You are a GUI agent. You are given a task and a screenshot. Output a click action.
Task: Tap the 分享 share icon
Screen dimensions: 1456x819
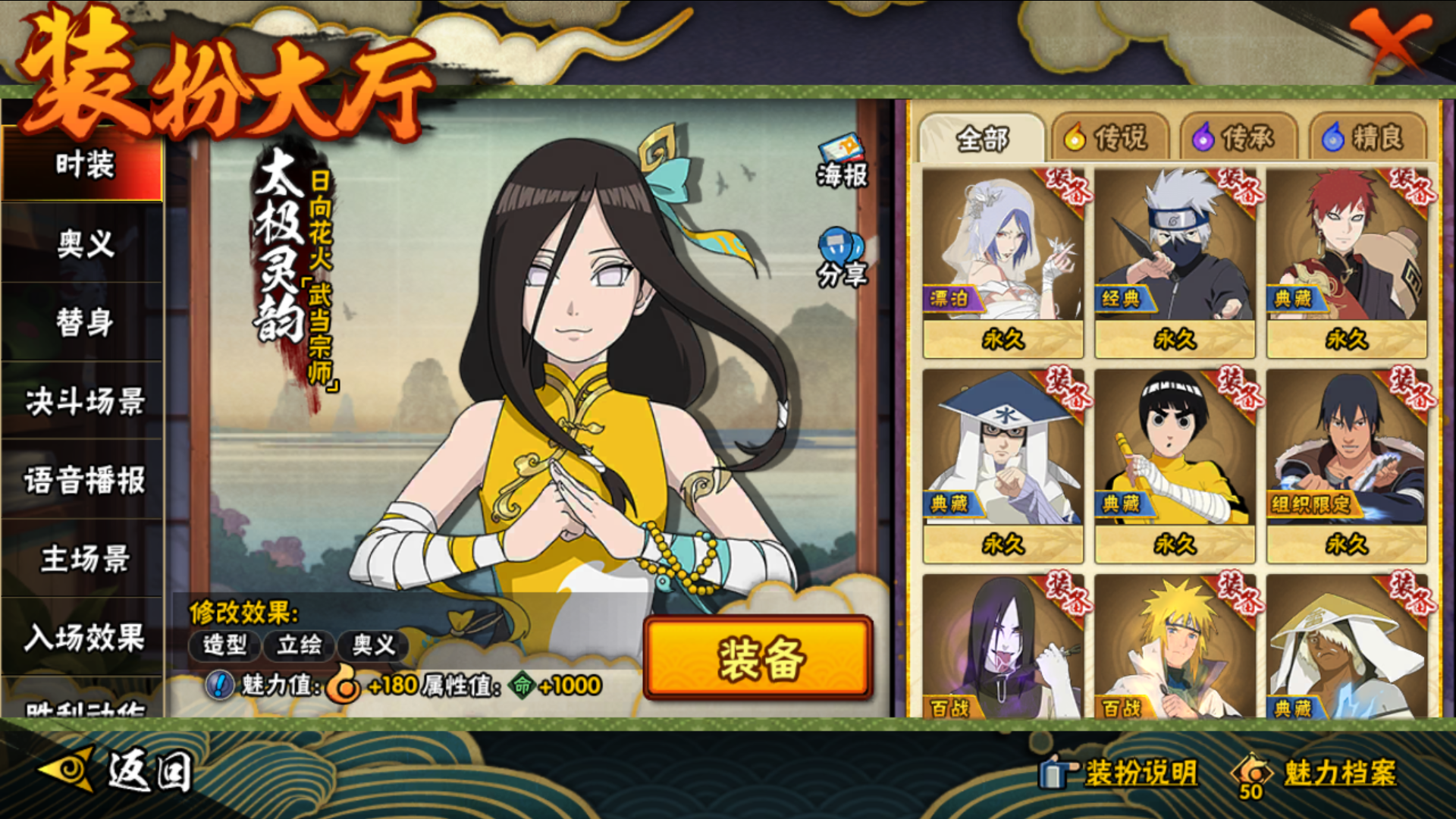842,258
